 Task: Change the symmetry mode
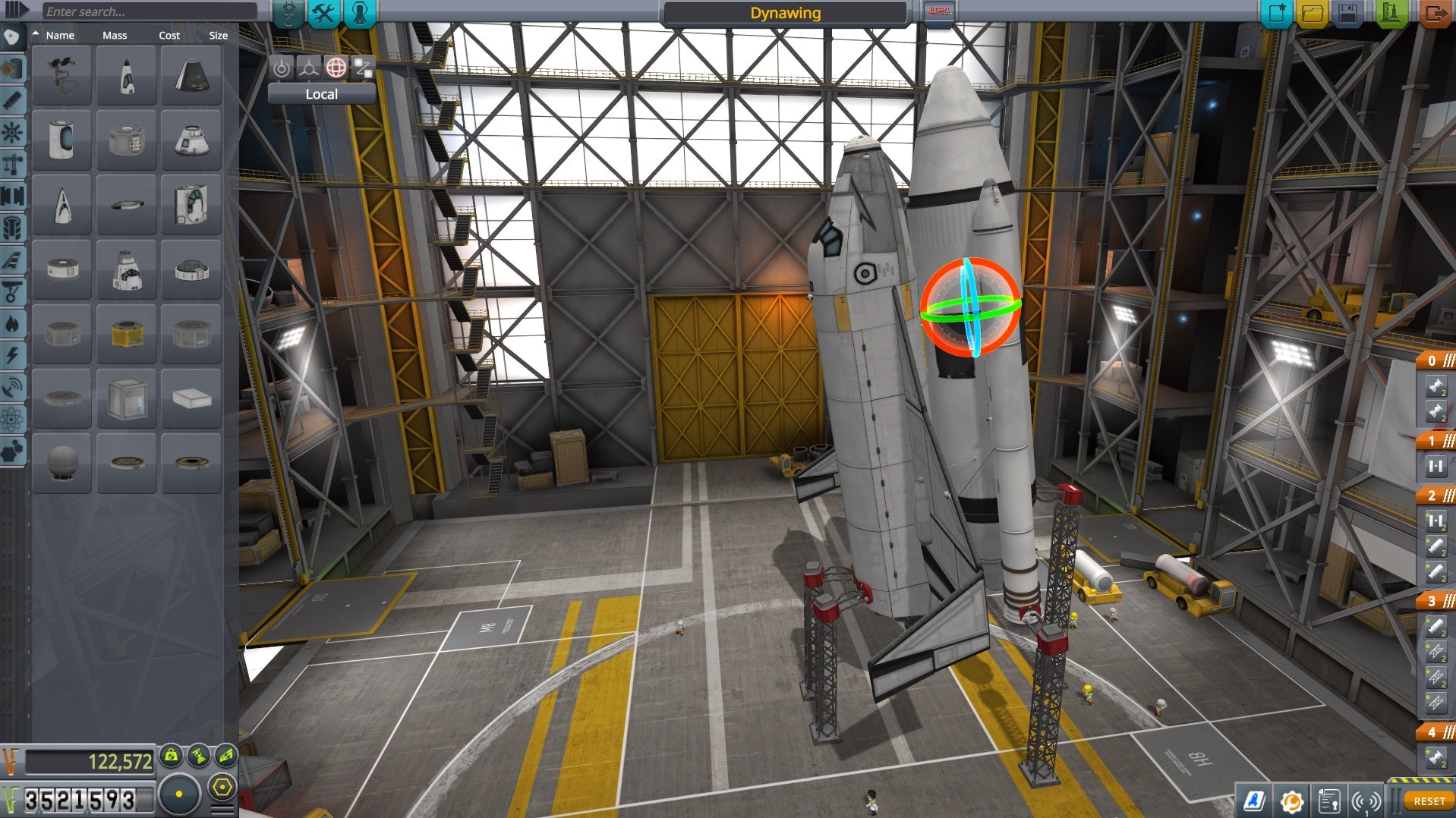180,794
